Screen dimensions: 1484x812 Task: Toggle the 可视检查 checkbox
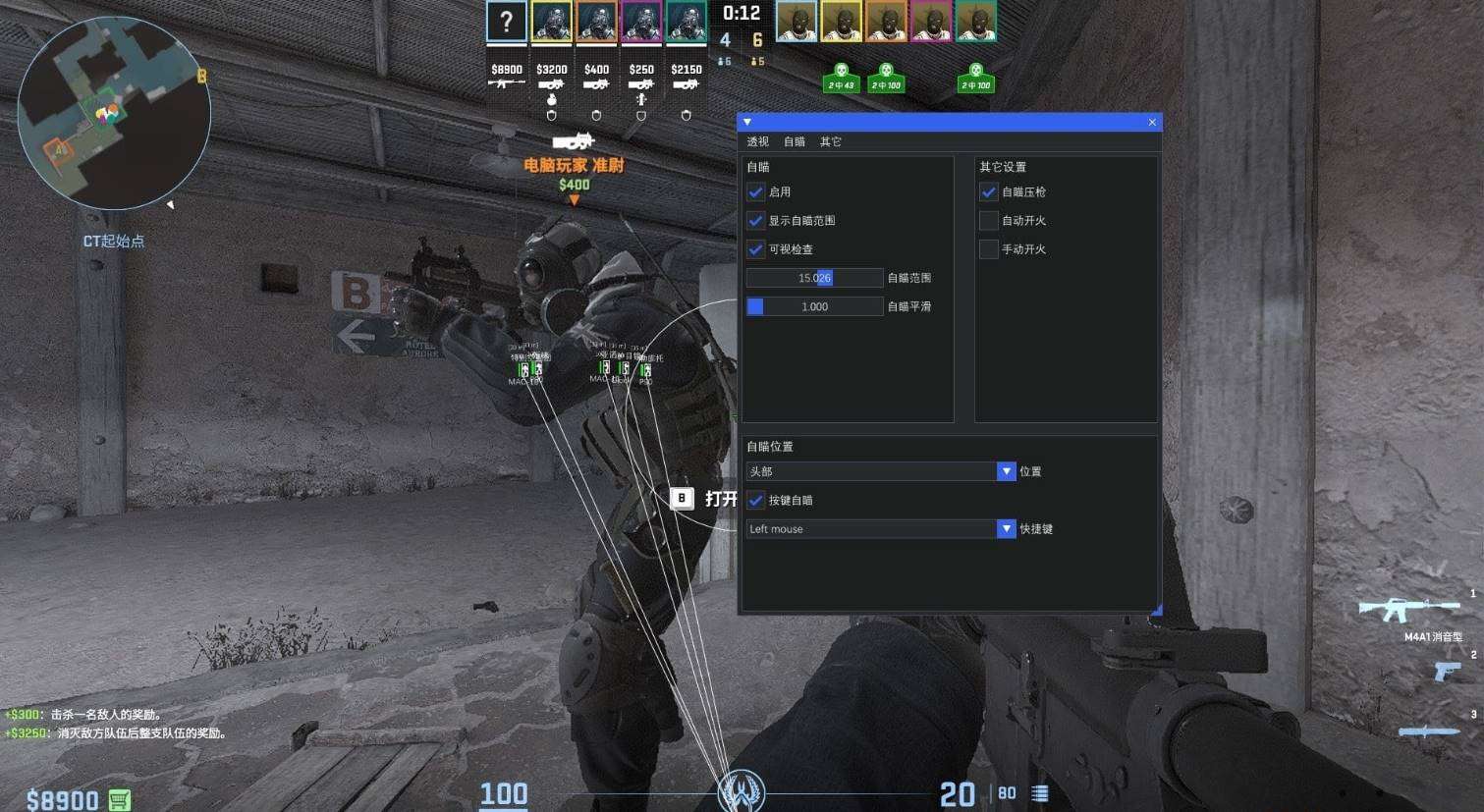point(755,249)
